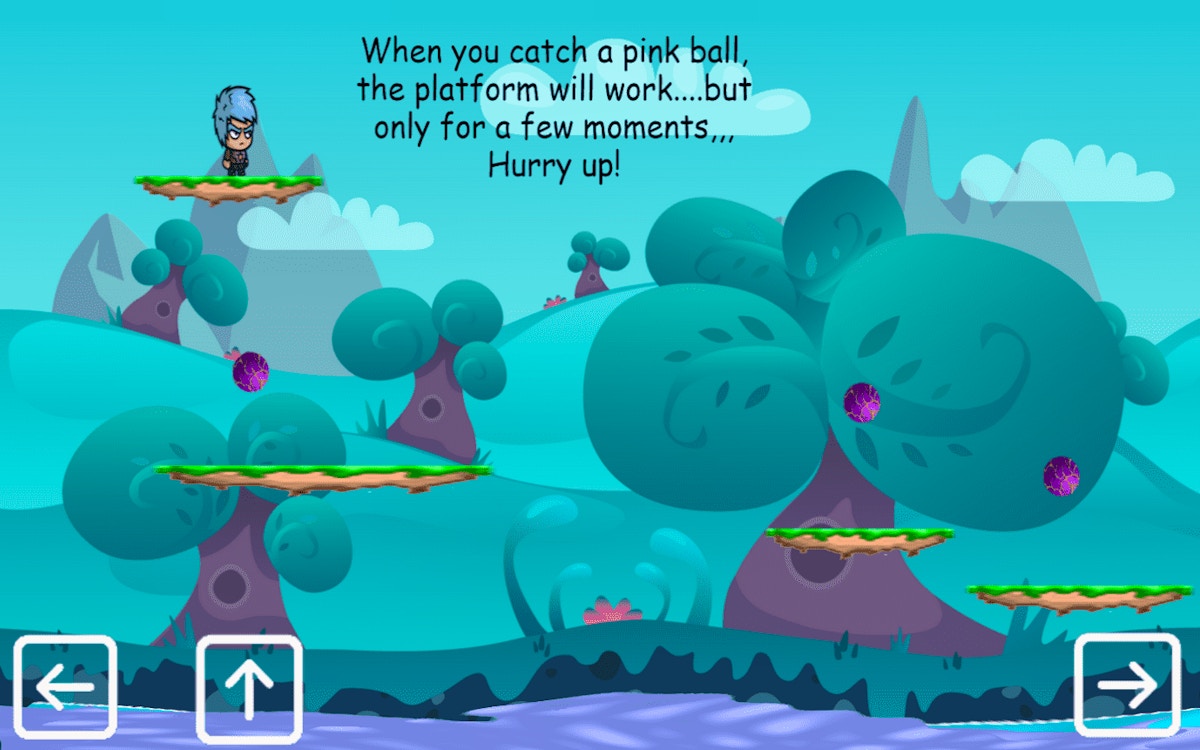This screenshot has width=1200, height=750.
Task: Tap the right arrow move button
Action: point(1127,685)
